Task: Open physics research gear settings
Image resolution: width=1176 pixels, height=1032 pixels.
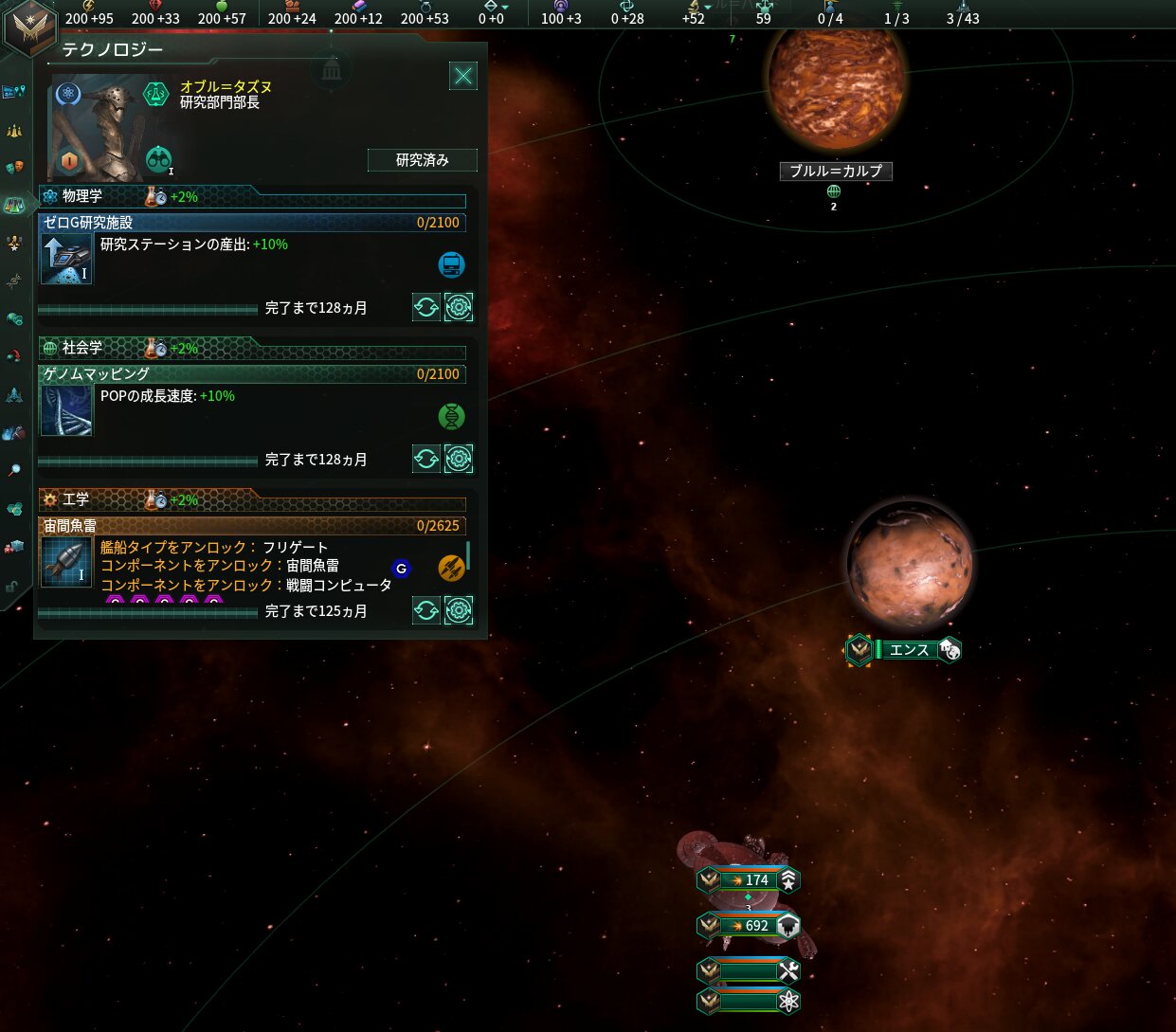Action: click(x=459, y=307)
